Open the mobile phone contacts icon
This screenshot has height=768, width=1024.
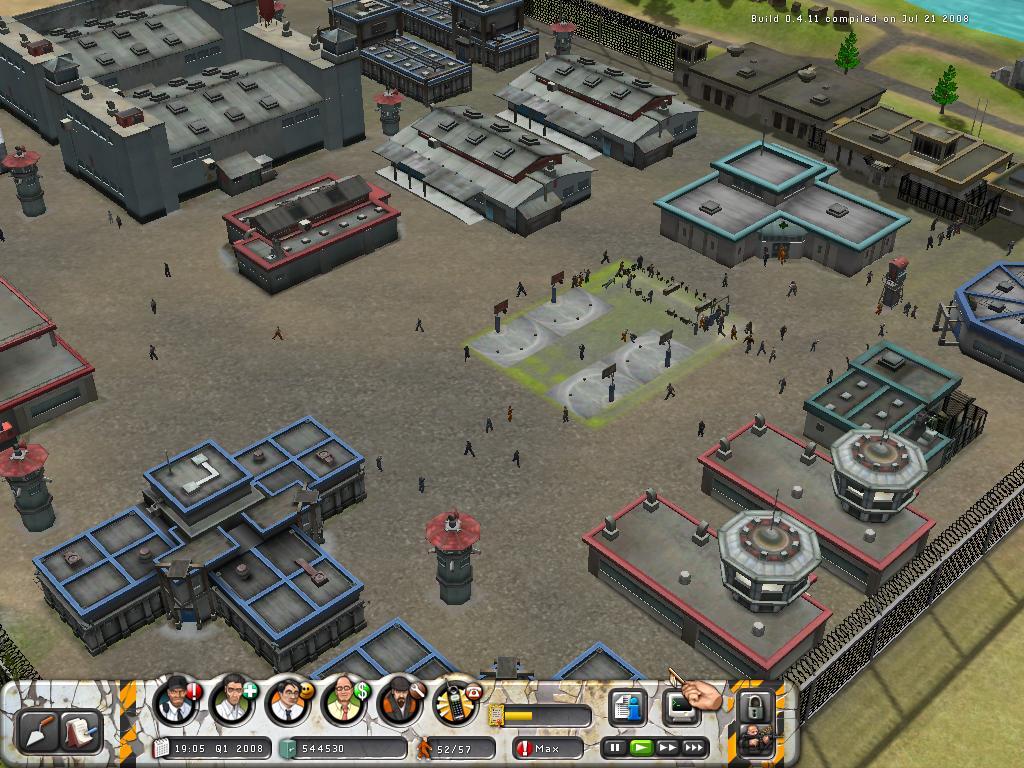[456, 700]
